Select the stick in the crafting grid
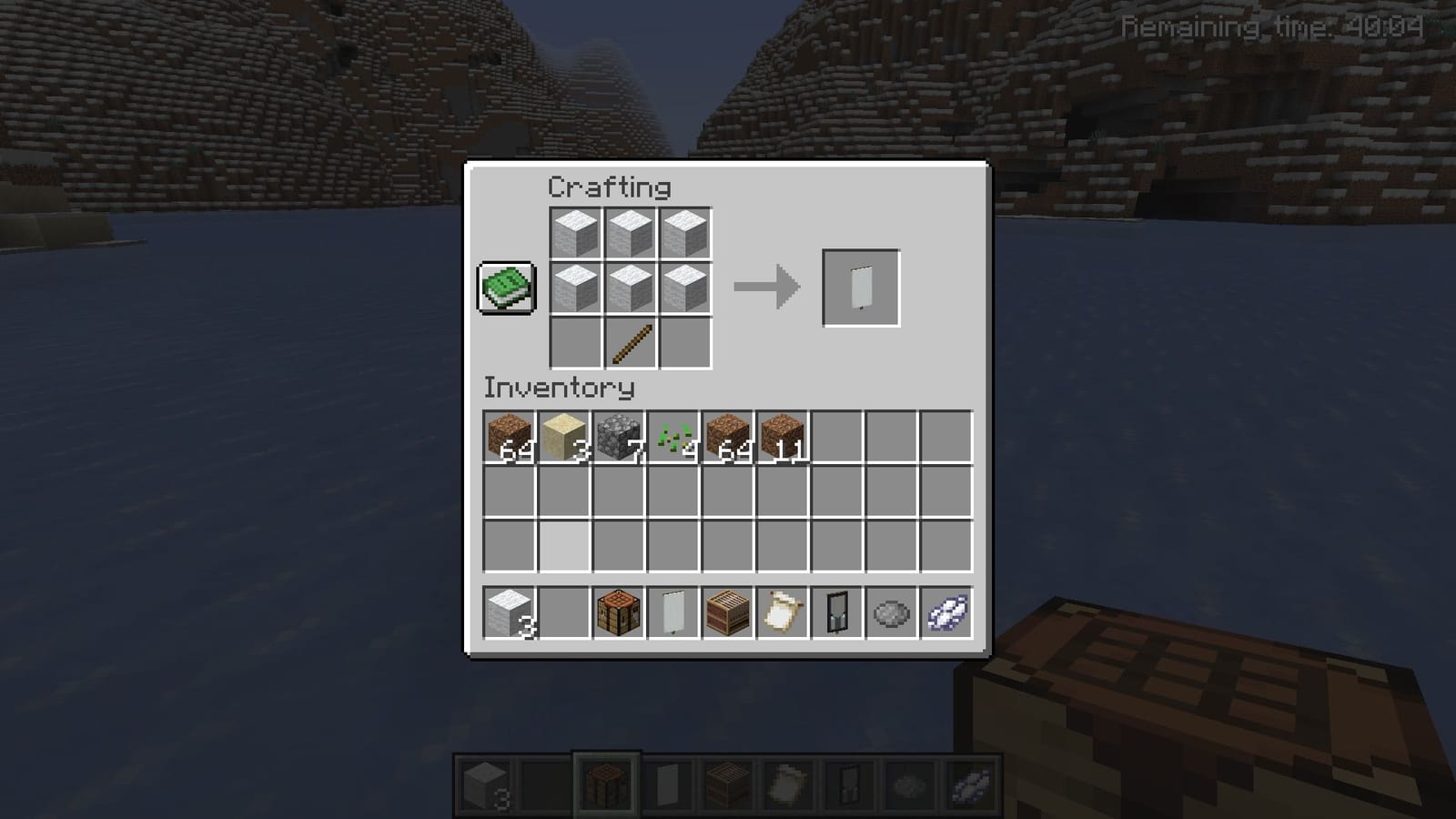Screen dimensions: 1456x819 coord(632,343)
